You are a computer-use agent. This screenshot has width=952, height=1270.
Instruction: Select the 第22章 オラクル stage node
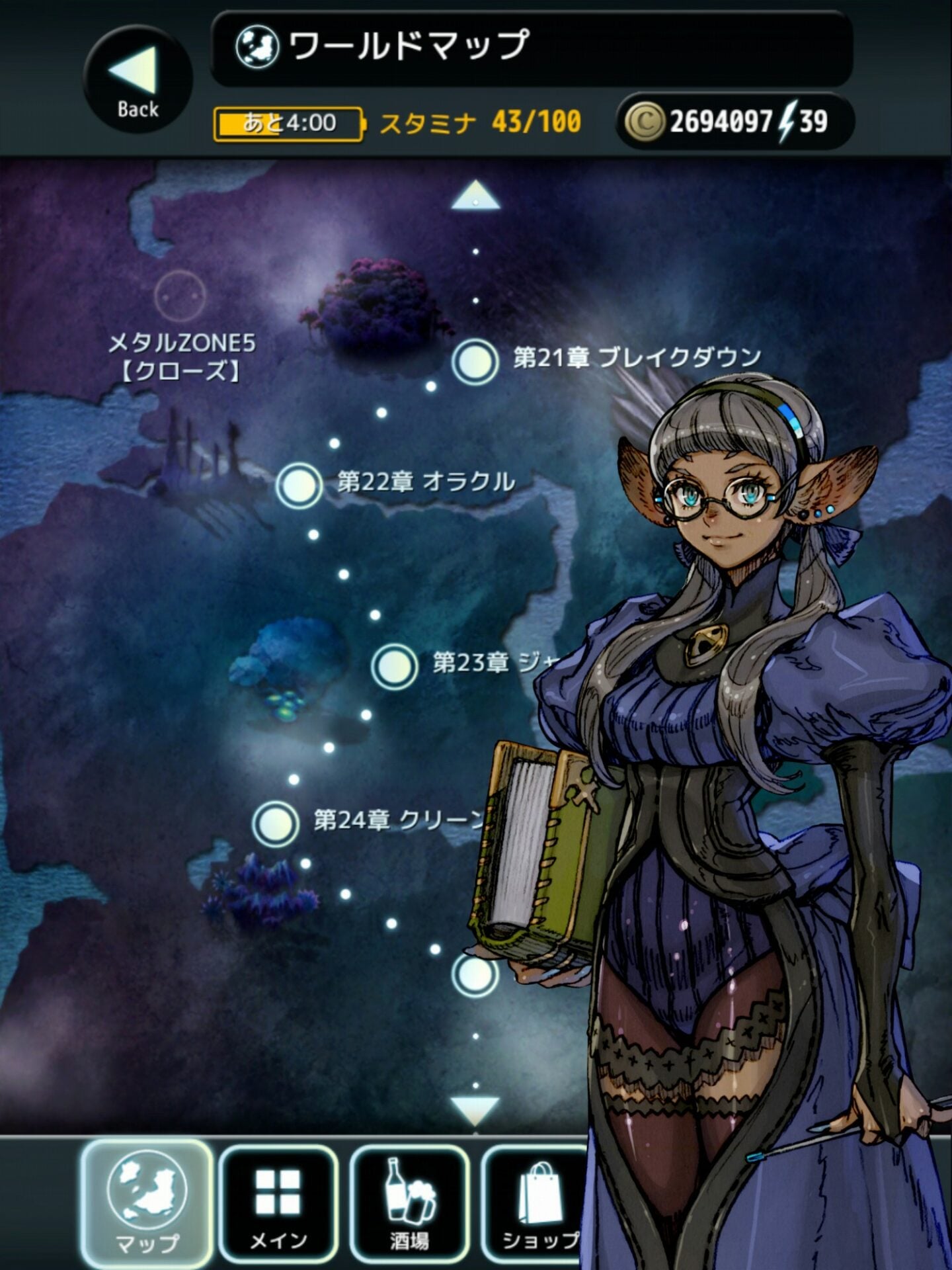(x=299, y=482)
